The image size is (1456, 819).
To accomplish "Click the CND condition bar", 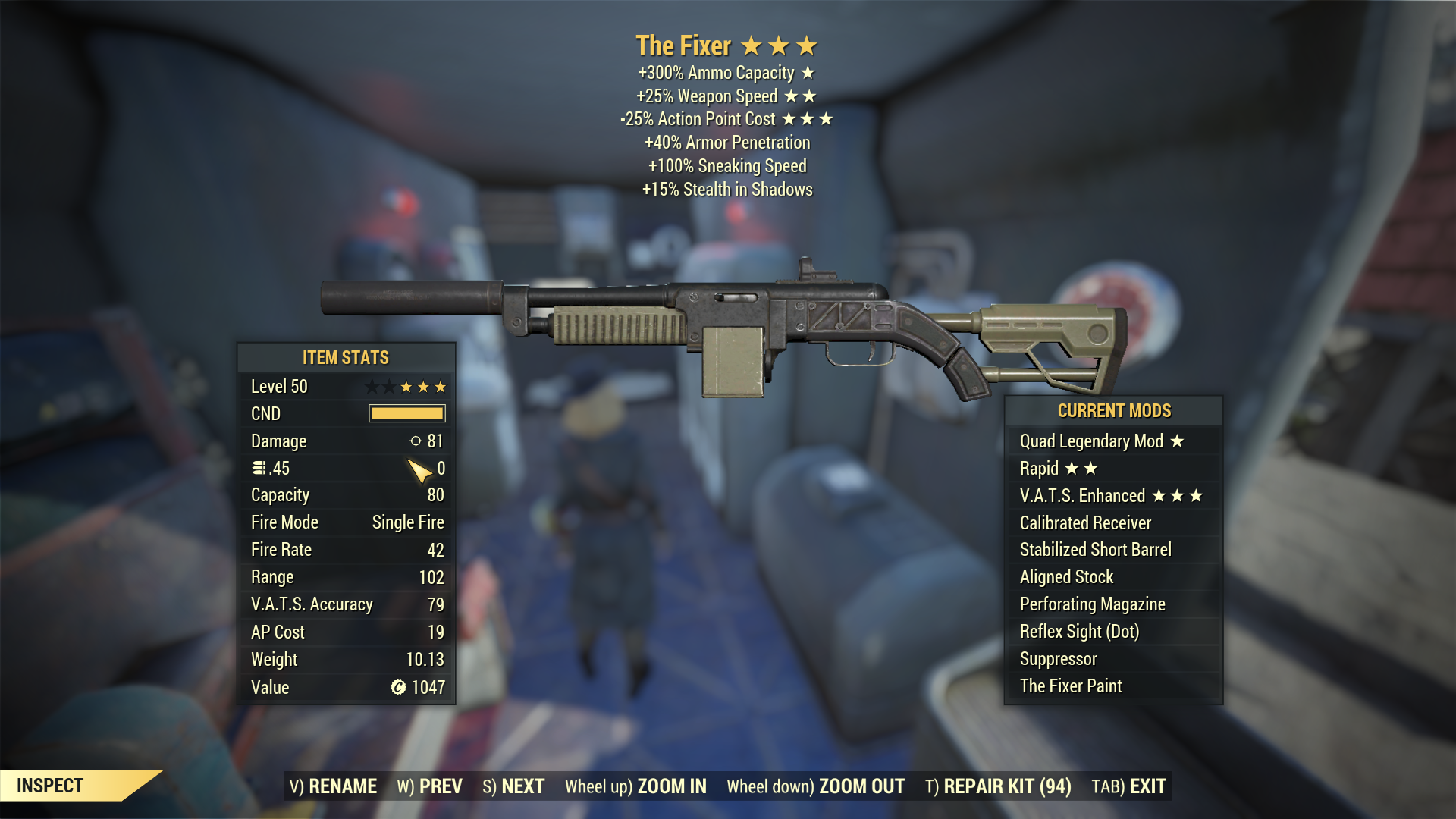I will point(406,413).
